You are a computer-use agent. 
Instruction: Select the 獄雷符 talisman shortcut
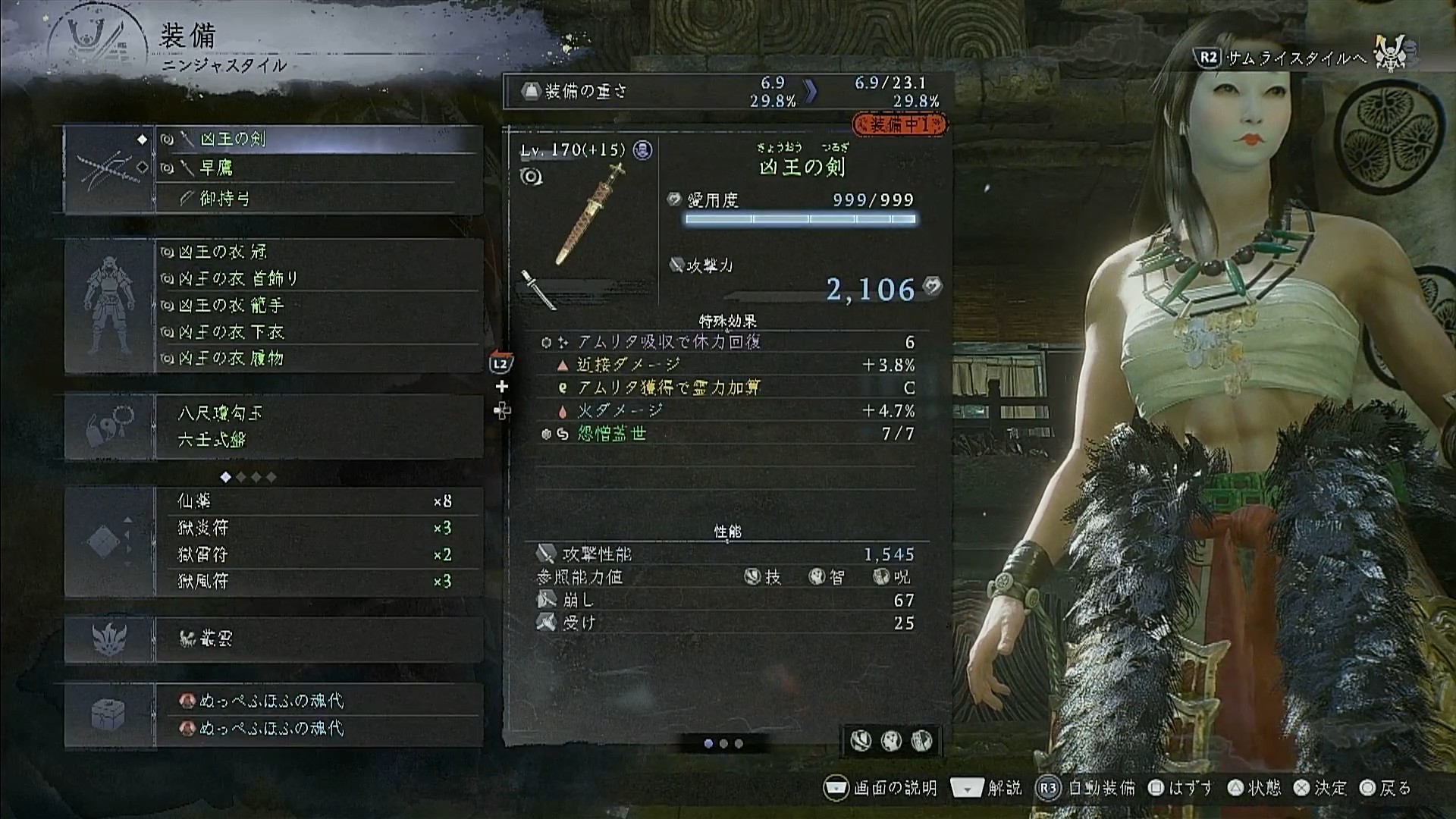318,554
